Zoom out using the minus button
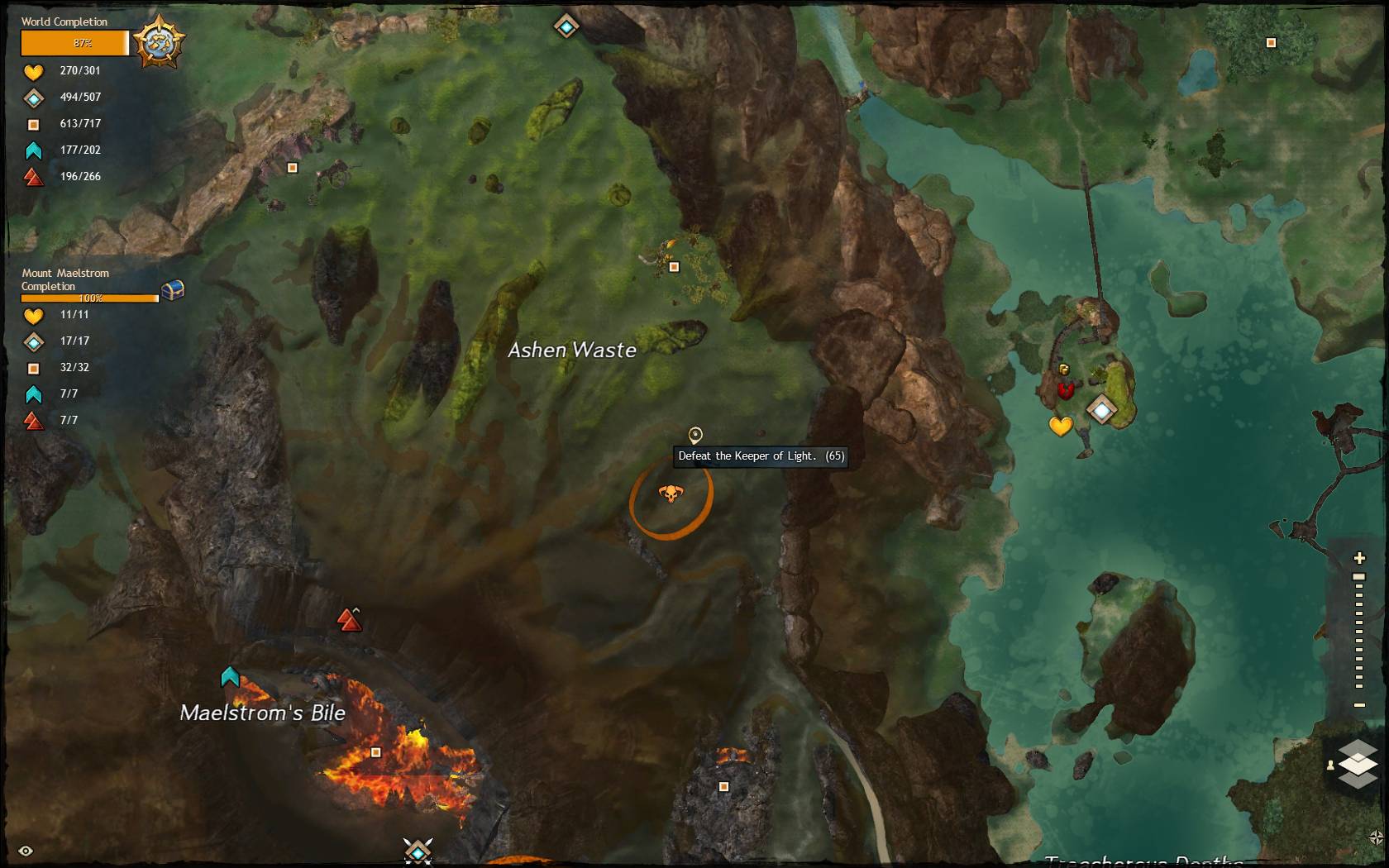Screen dimensions: 1389x868 [1359, 705]
